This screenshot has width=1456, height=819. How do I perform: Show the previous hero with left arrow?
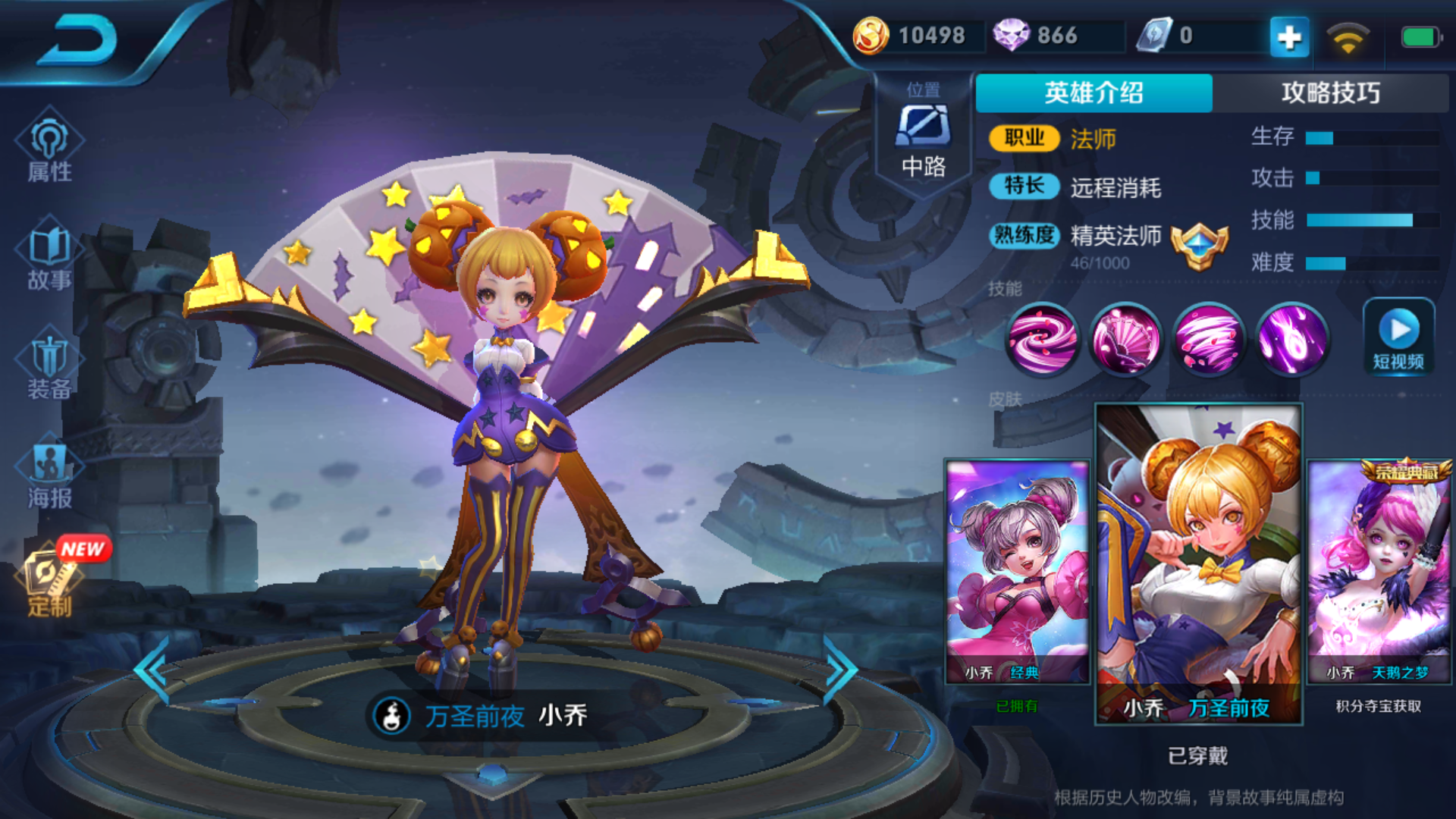click(x=152, y=670)
